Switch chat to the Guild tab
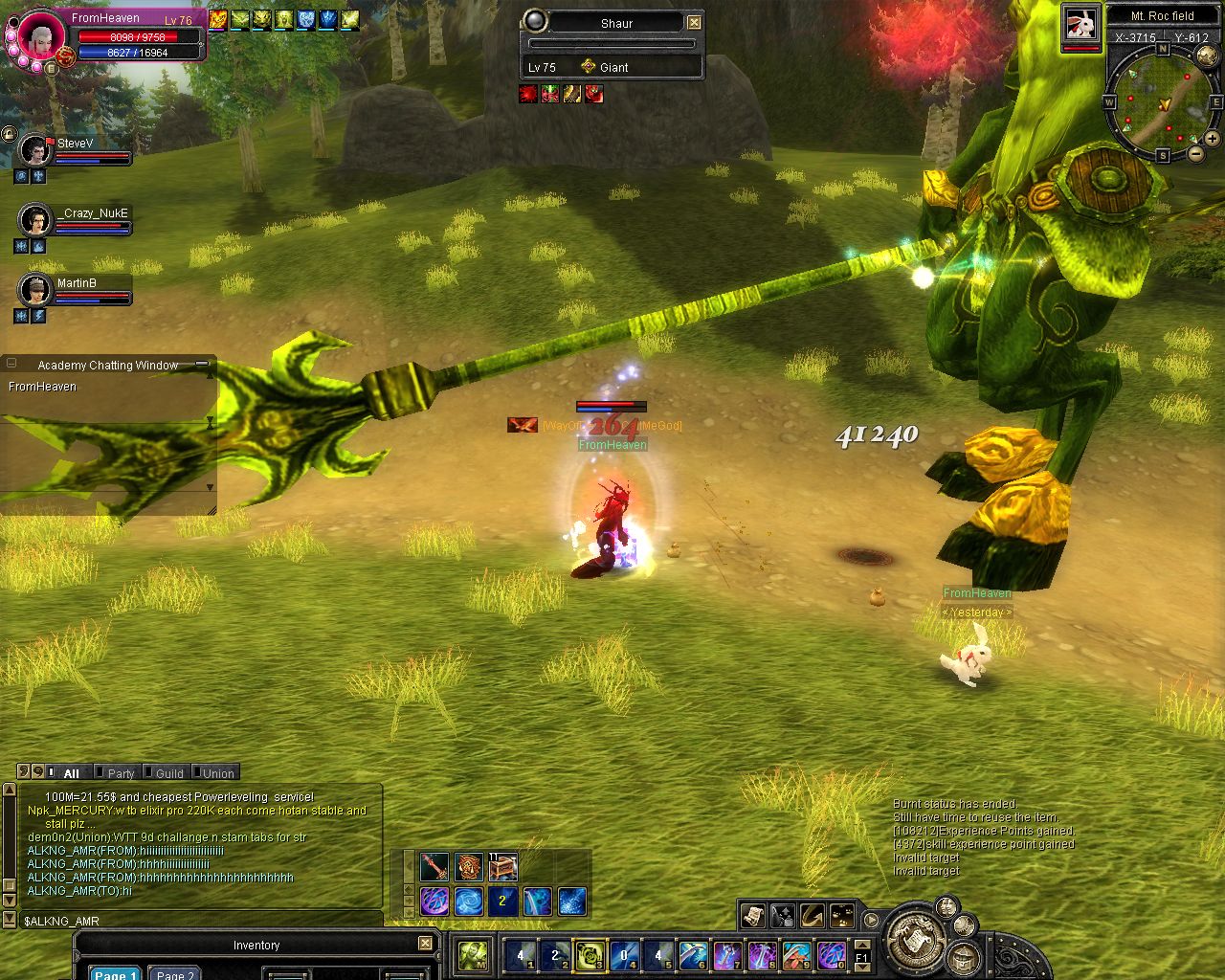The width and height of the screenshot is (1225, 980). point(169,773)
